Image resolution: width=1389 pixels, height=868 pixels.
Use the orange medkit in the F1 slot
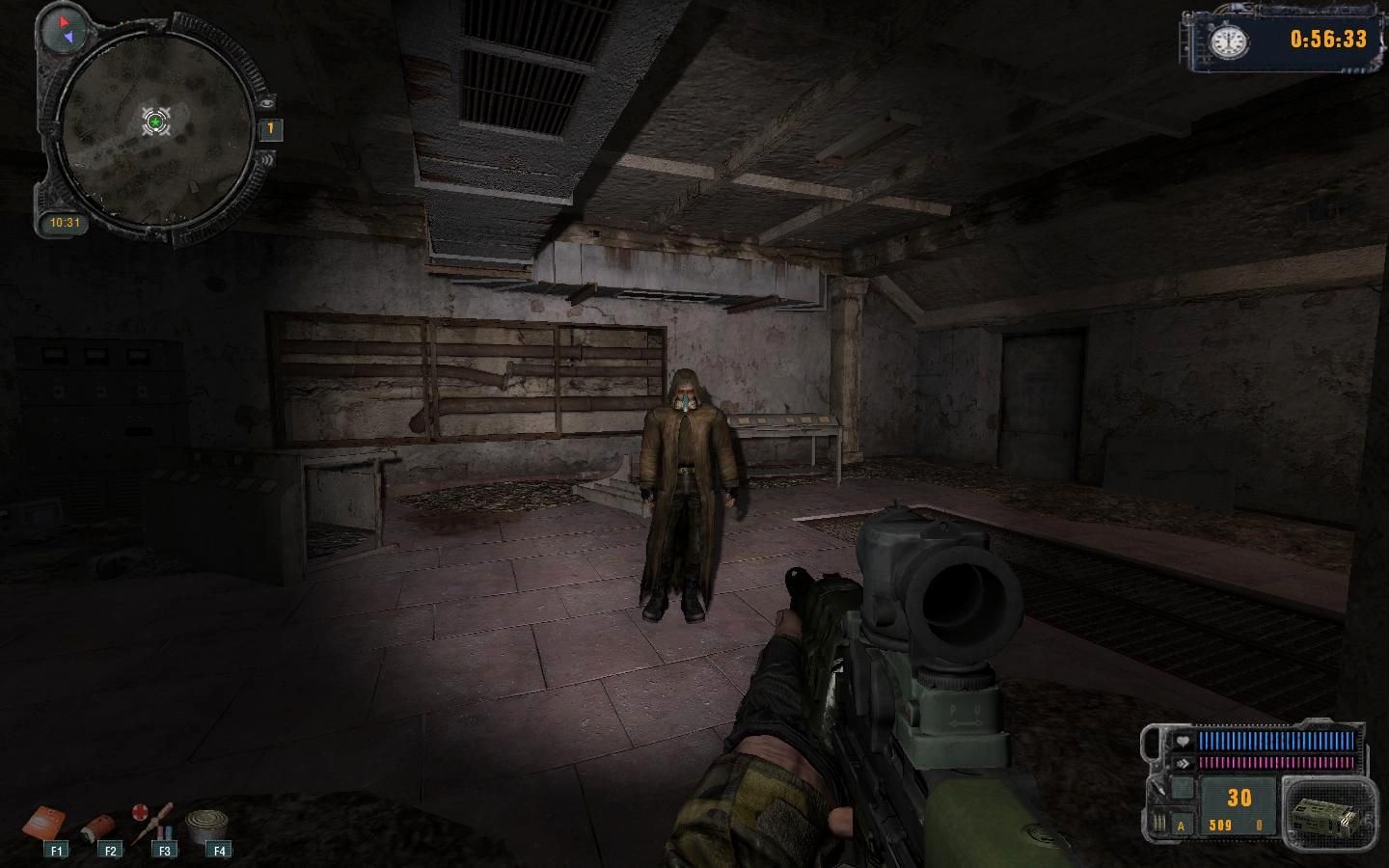(44, 824)
